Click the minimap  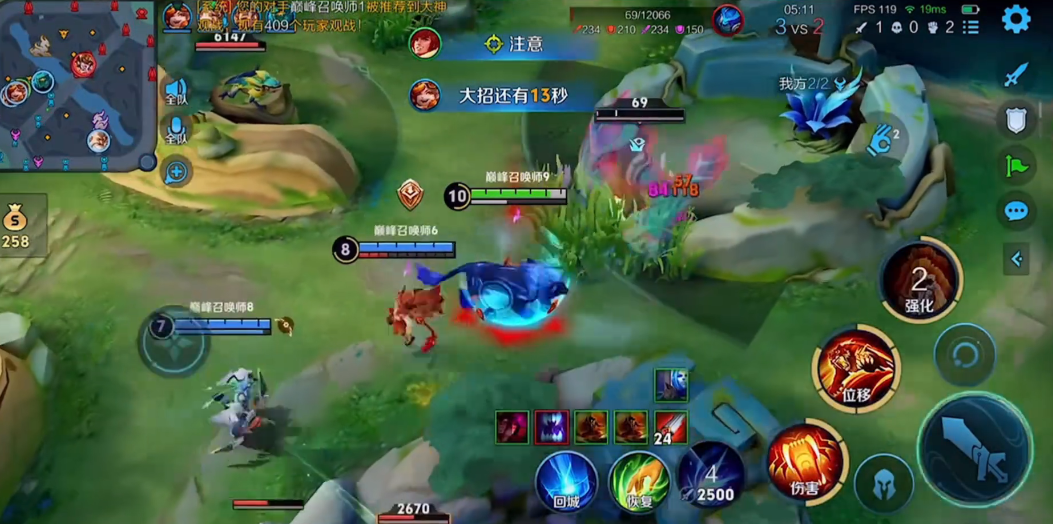tap(77, 84)
